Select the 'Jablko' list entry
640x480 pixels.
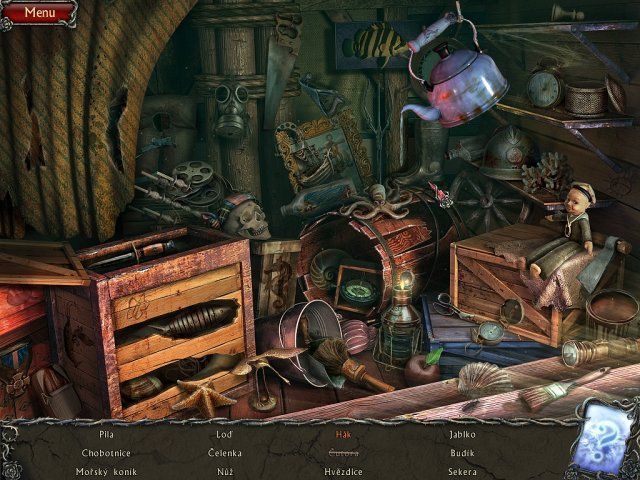click(462, 435)
